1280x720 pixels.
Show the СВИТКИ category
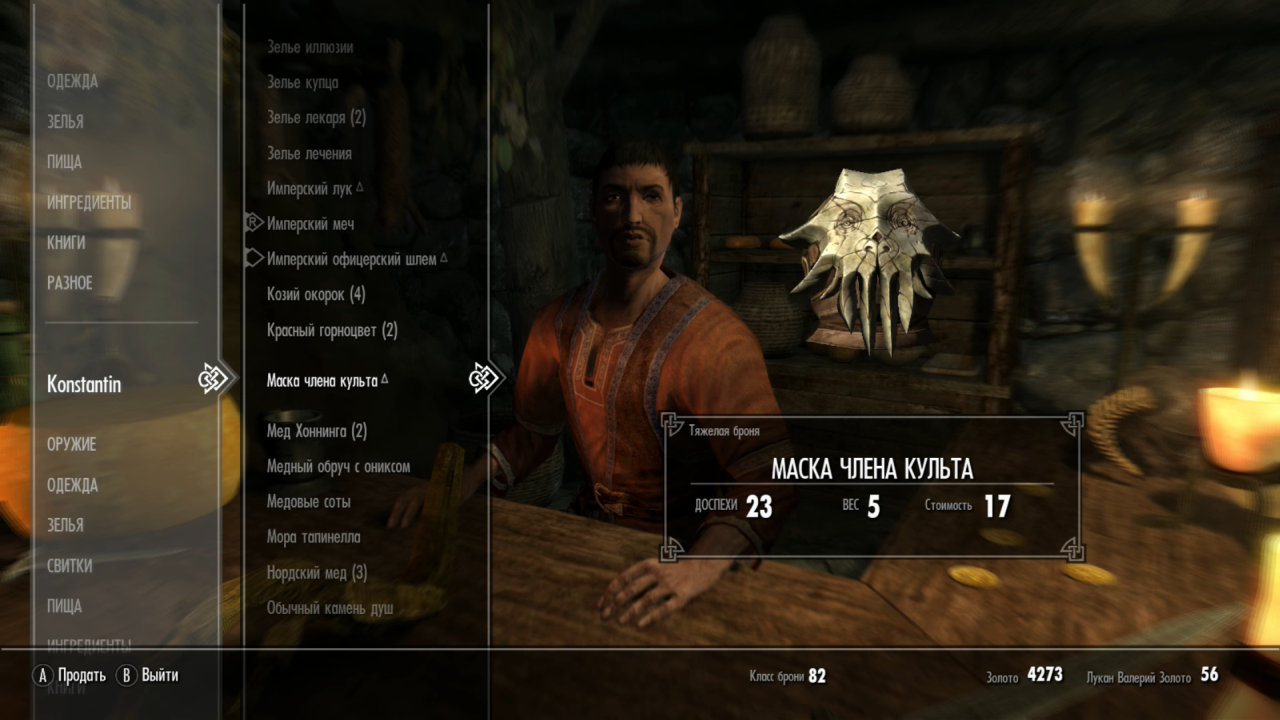tap(70, 566)
